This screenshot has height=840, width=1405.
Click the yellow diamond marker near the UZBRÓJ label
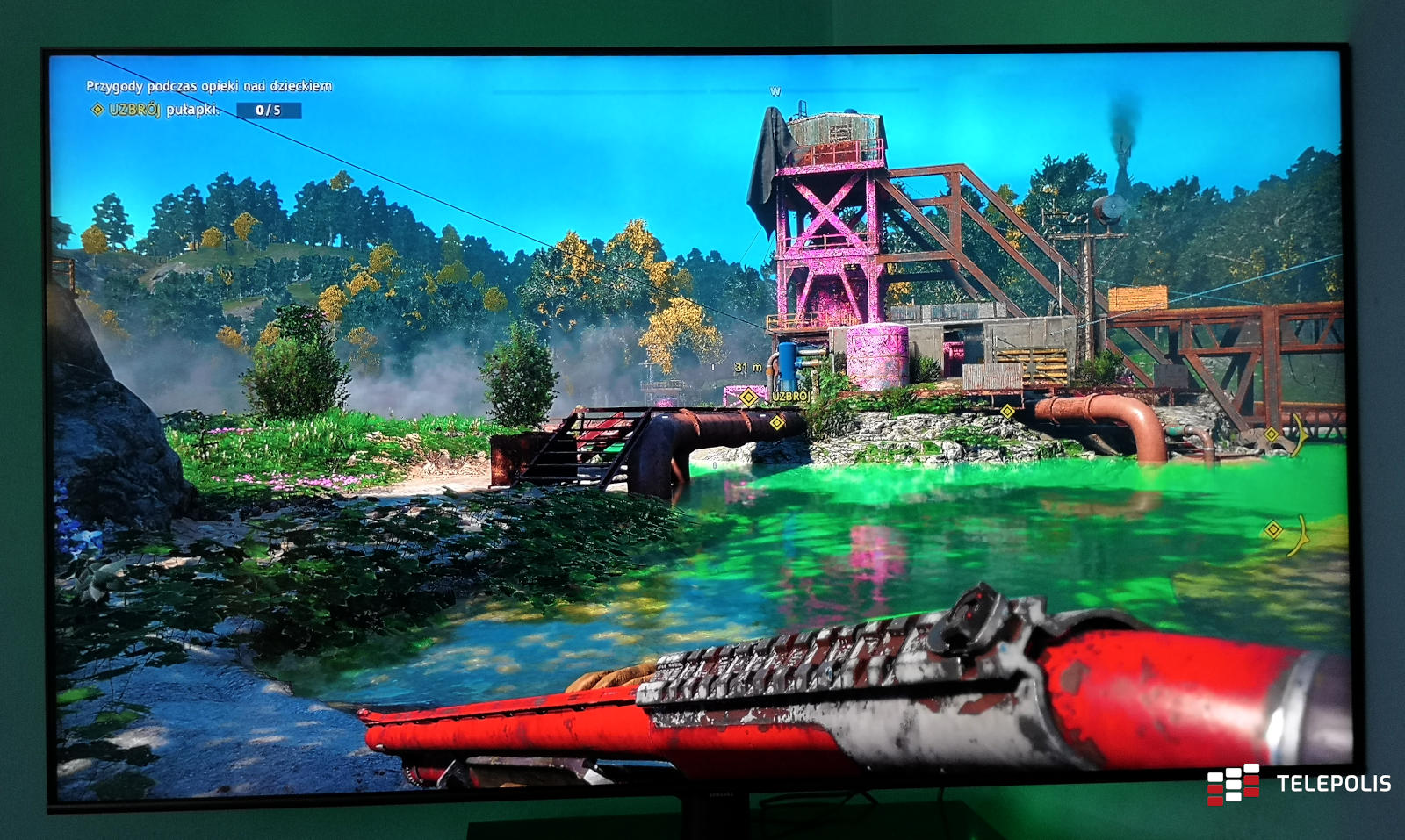748,398
